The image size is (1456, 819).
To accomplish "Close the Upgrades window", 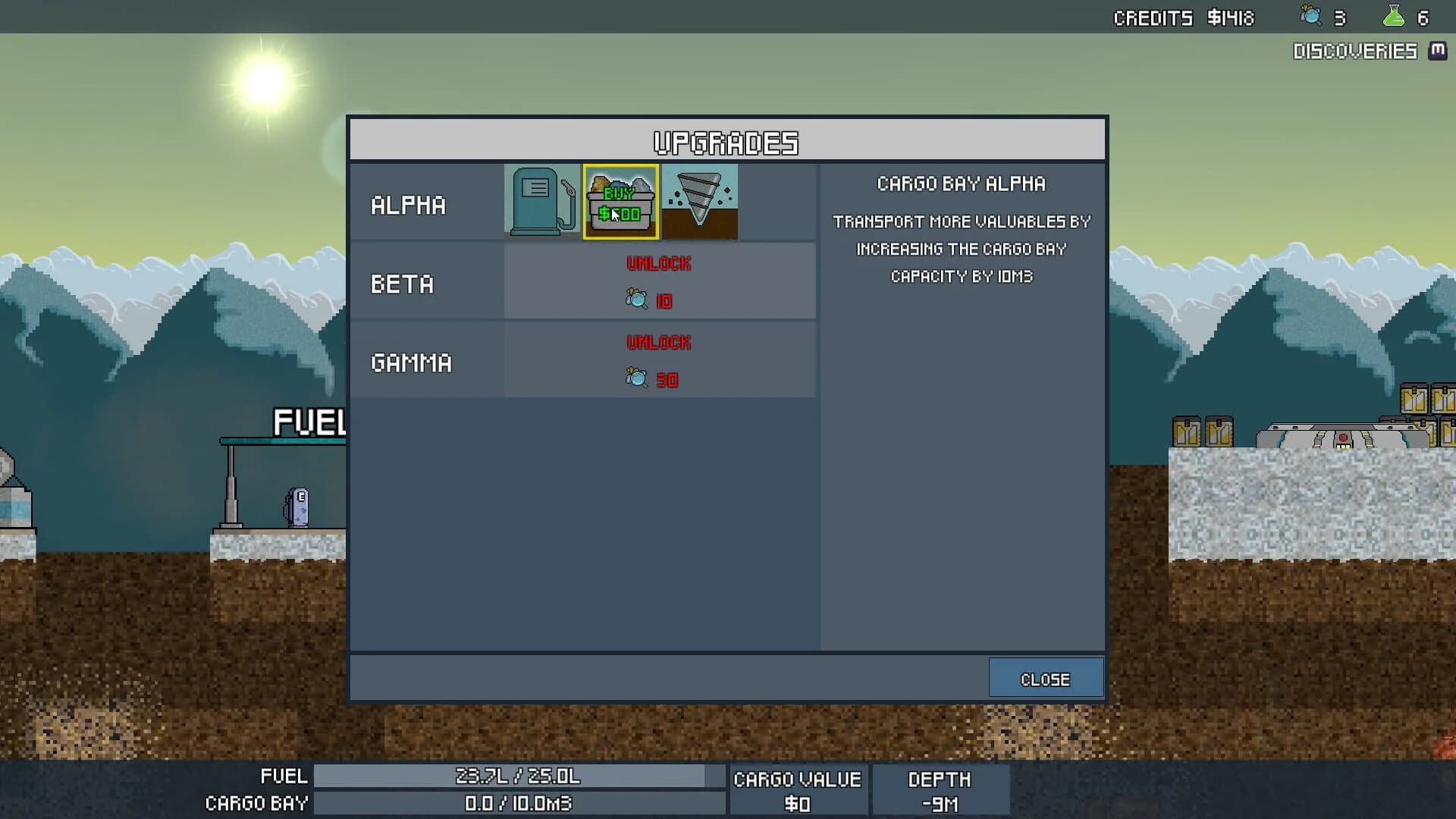I will click(1046, 678).
